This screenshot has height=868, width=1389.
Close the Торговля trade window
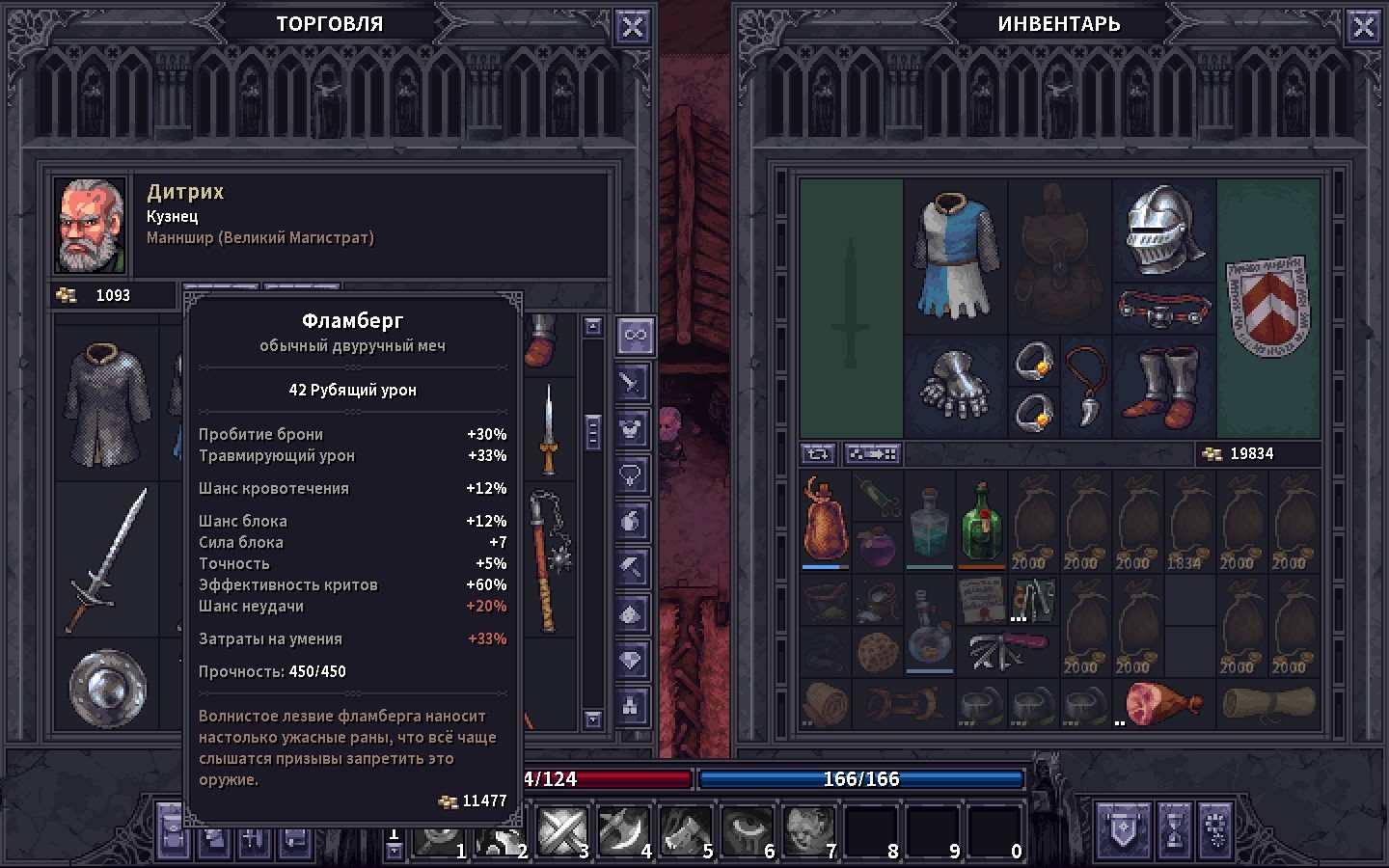(x=632, y=27)
